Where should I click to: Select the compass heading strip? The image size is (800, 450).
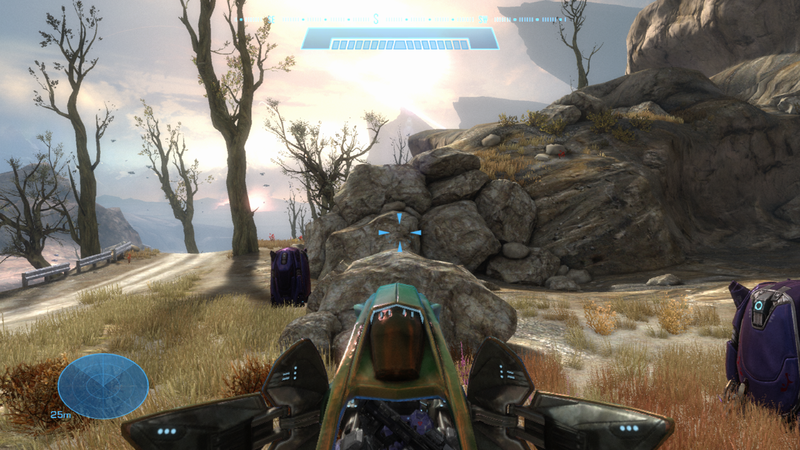click(x=400, y=19)
